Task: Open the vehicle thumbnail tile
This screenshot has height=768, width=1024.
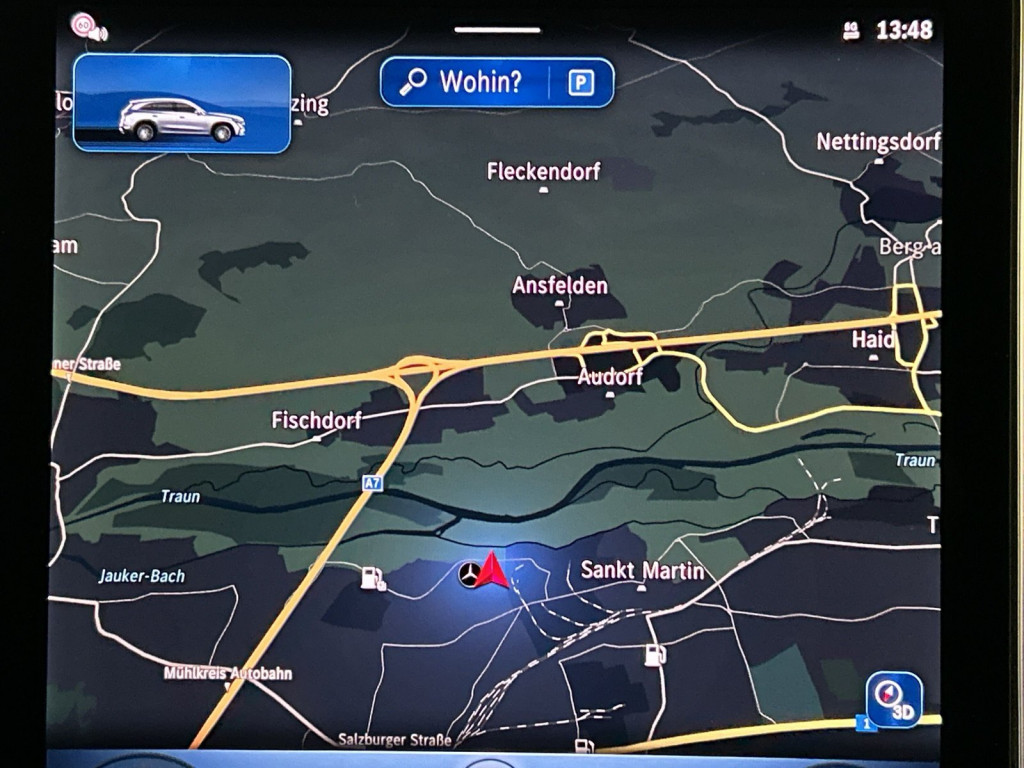Action: 182,103
